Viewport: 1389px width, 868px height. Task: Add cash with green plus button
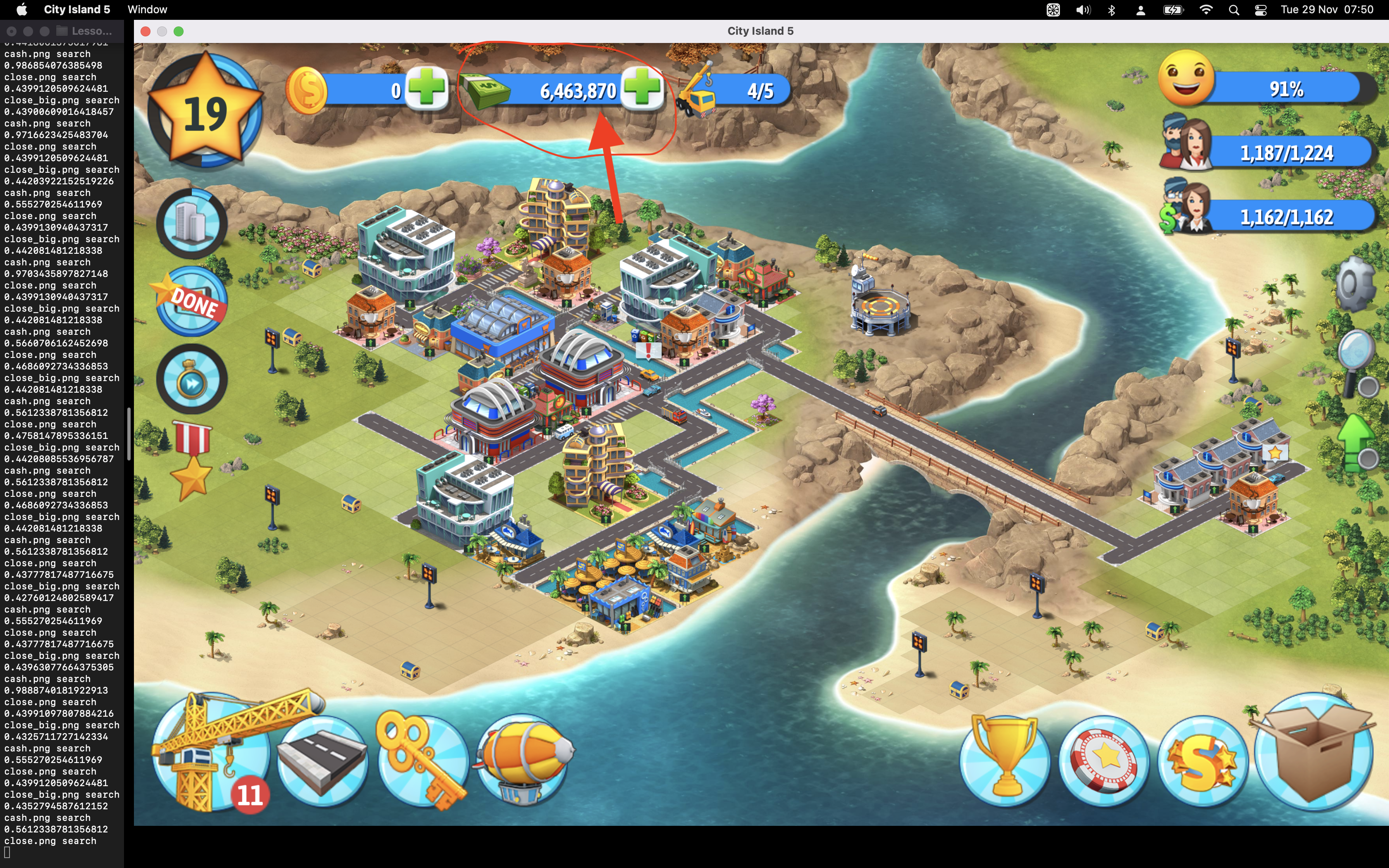click(642, 89)
